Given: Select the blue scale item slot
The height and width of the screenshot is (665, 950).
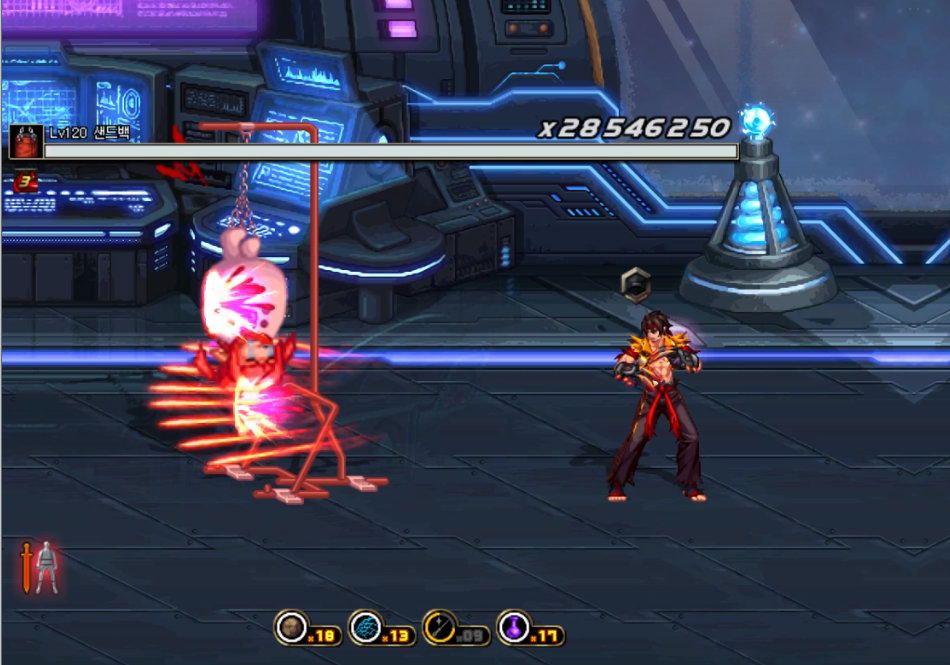Looking at the screenshot, I should [x=365, y=627].
